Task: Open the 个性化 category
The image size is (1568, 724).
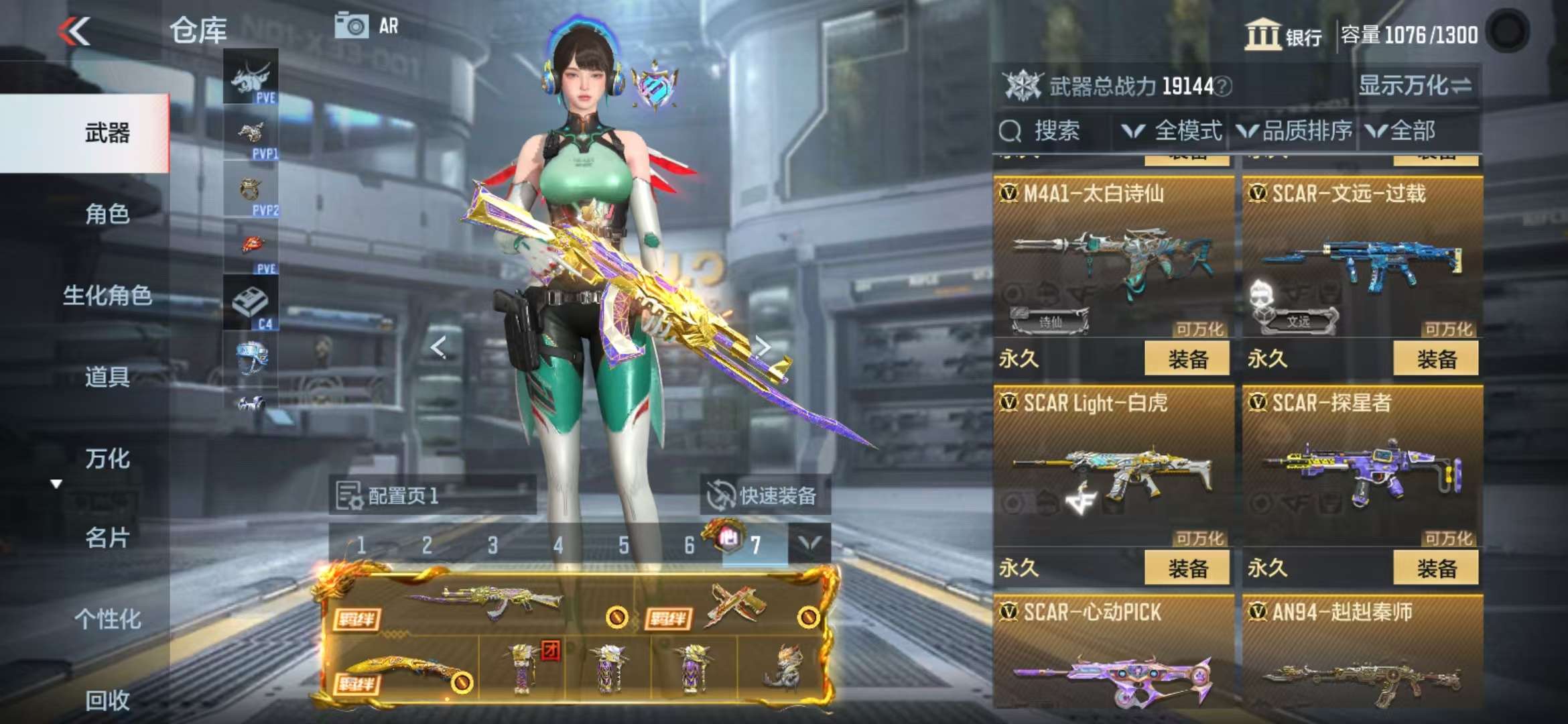Action: [107, 619]
